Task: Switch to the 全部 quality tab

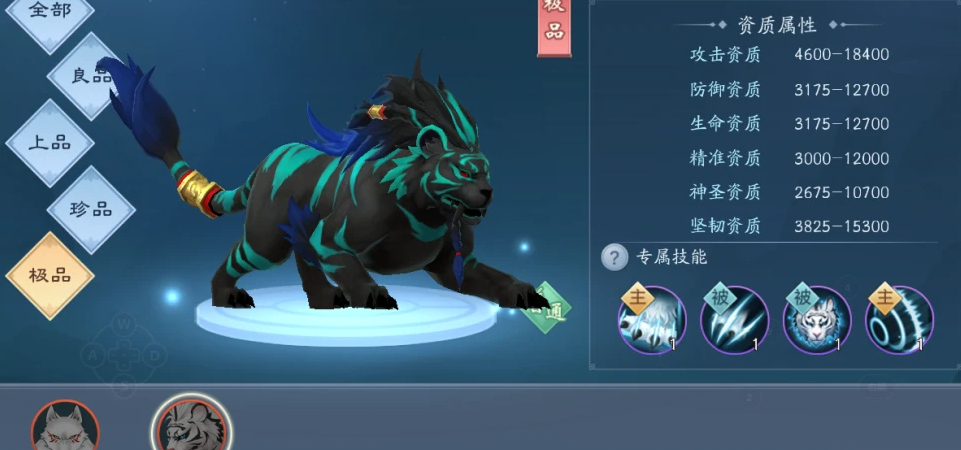Action: click(50, 12)
